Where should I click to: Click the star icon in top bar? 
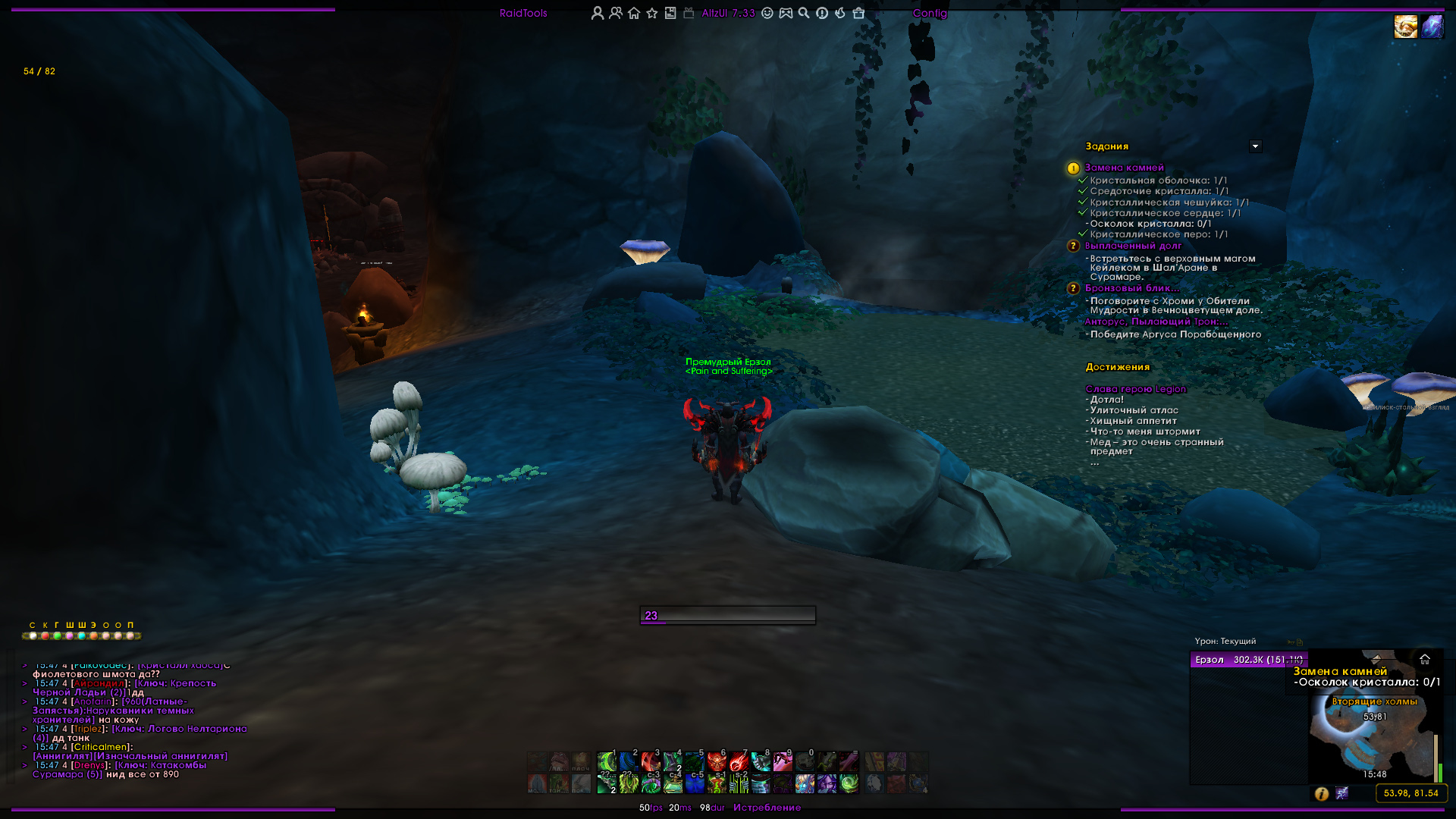pyautogui.click(x=652, y=13)
